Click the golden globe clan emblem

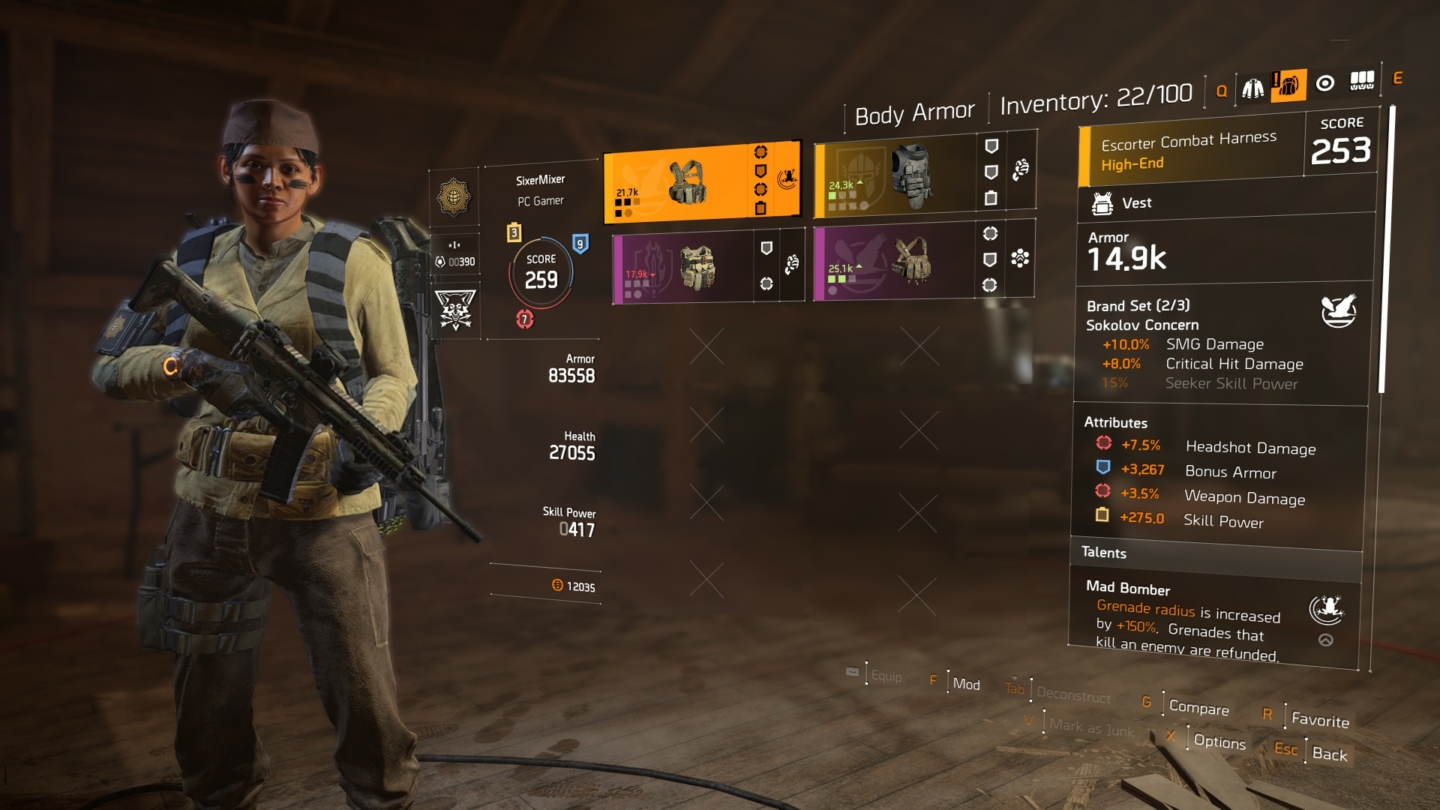coord(455,196)
